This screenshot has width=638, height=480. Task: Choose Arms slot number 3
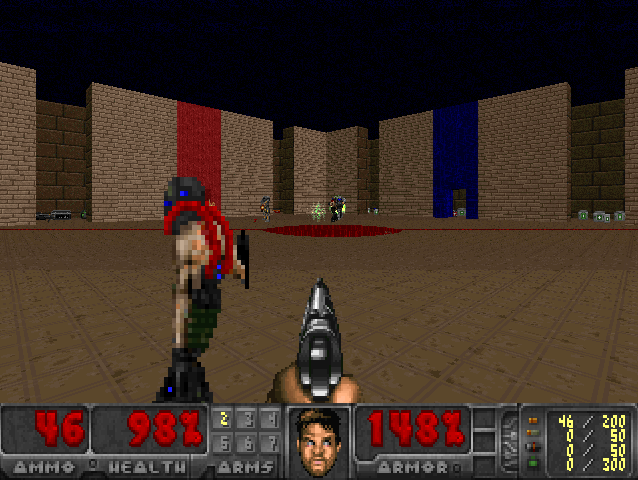tap(247, 419)
